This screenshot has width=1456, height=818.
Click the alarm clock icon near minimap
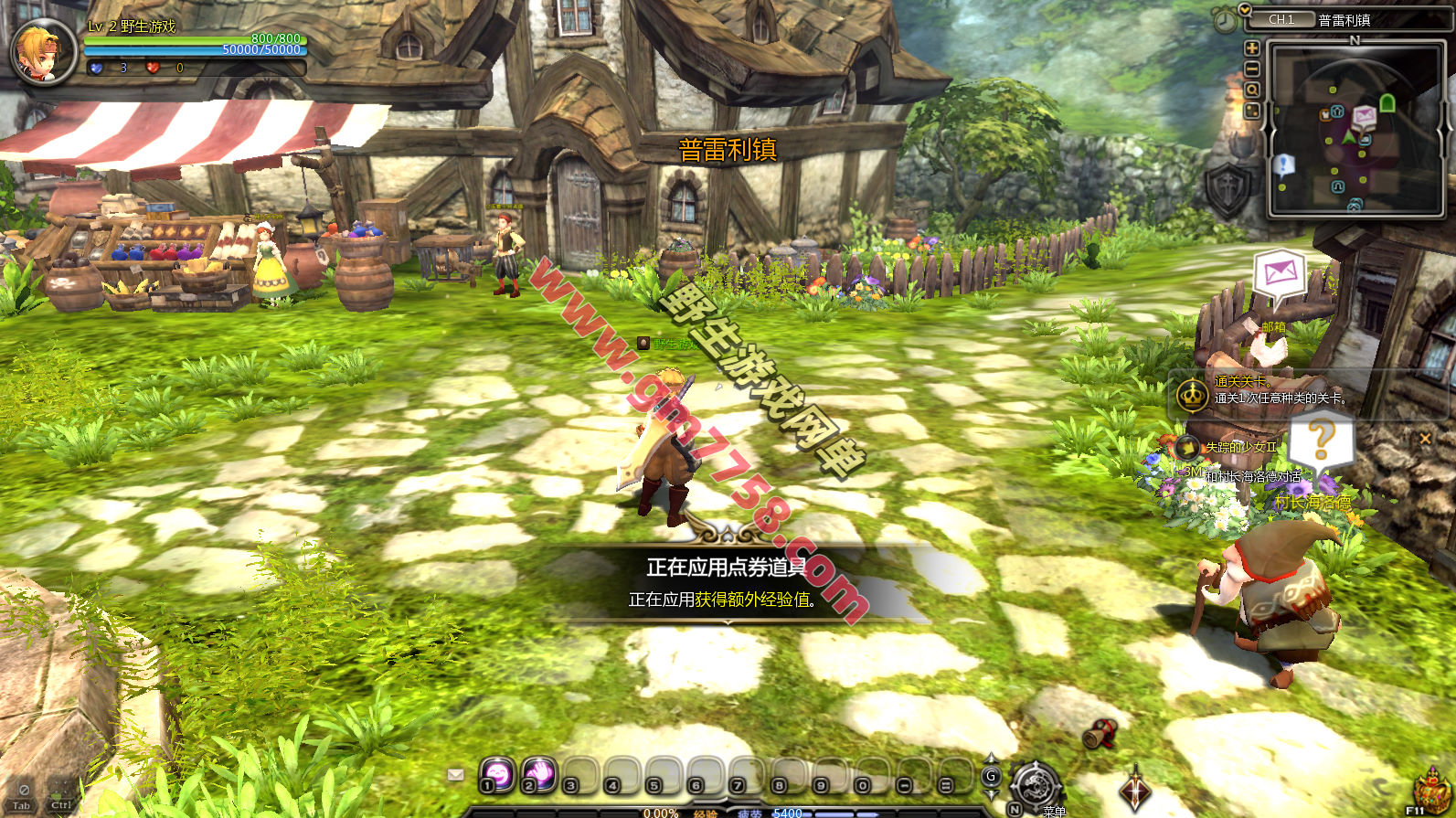click(1224, 20)
